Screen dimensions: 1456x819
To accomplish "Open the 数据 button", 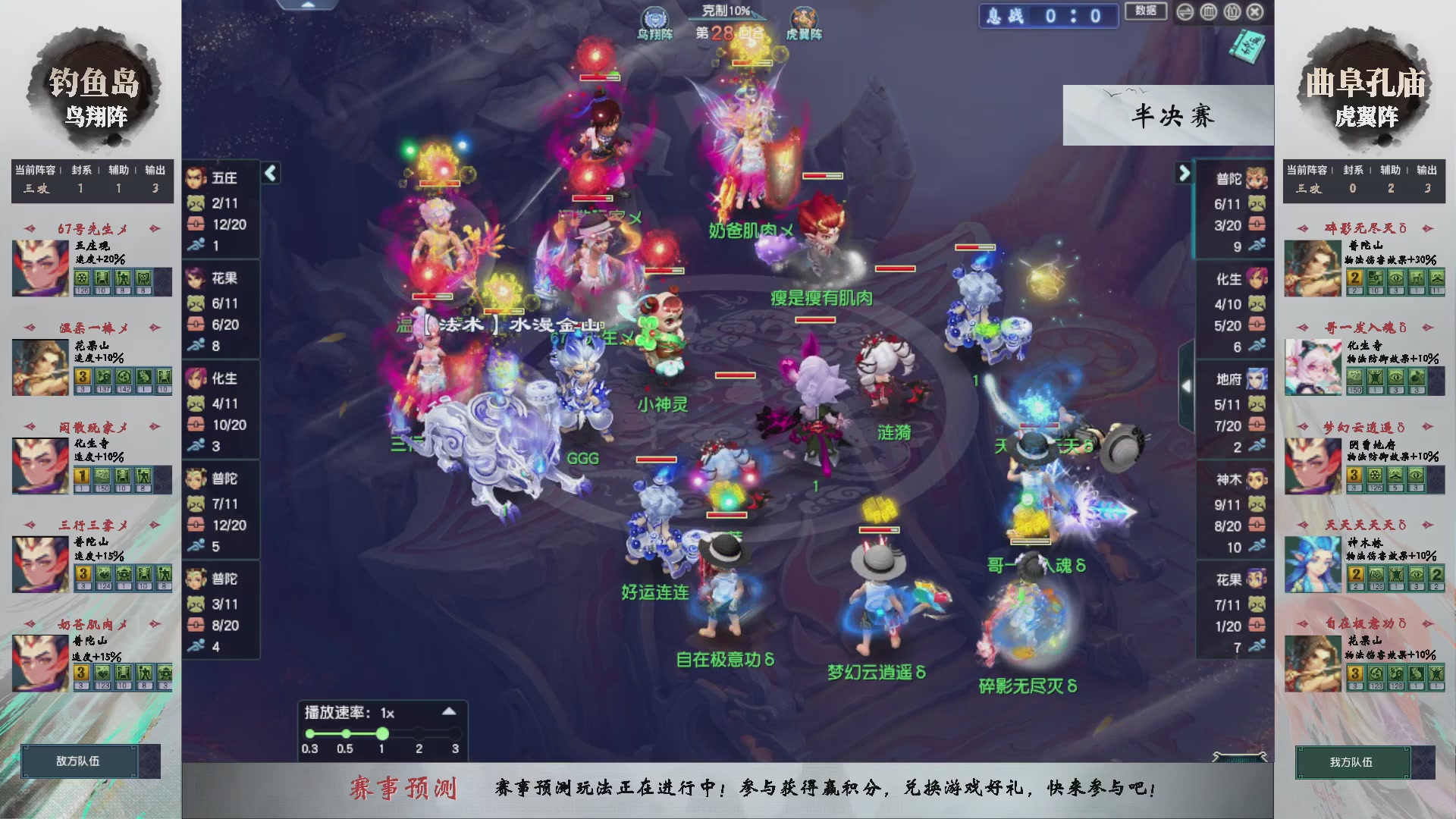I will [x=1146, y=11].
